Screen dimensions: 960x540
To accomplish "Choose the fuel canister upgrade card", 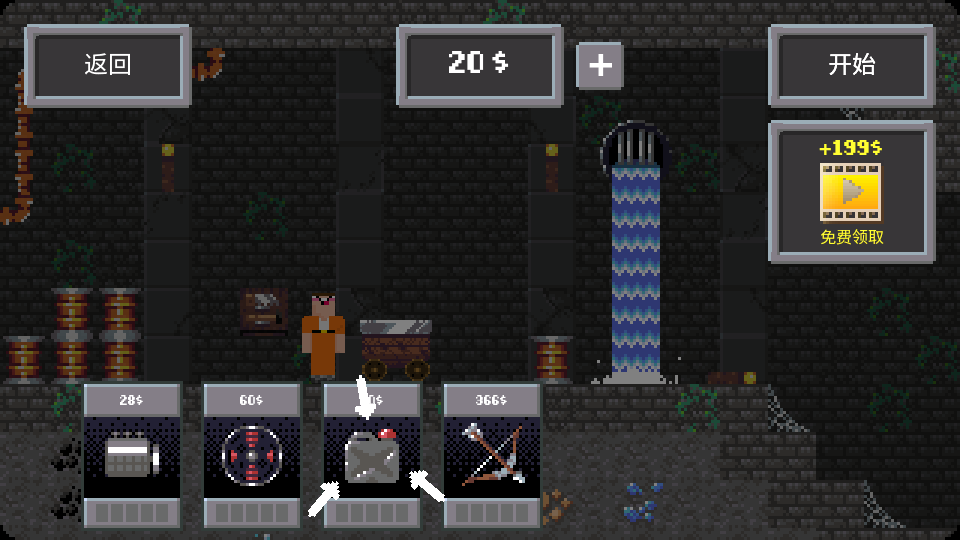I will (372, 456).
